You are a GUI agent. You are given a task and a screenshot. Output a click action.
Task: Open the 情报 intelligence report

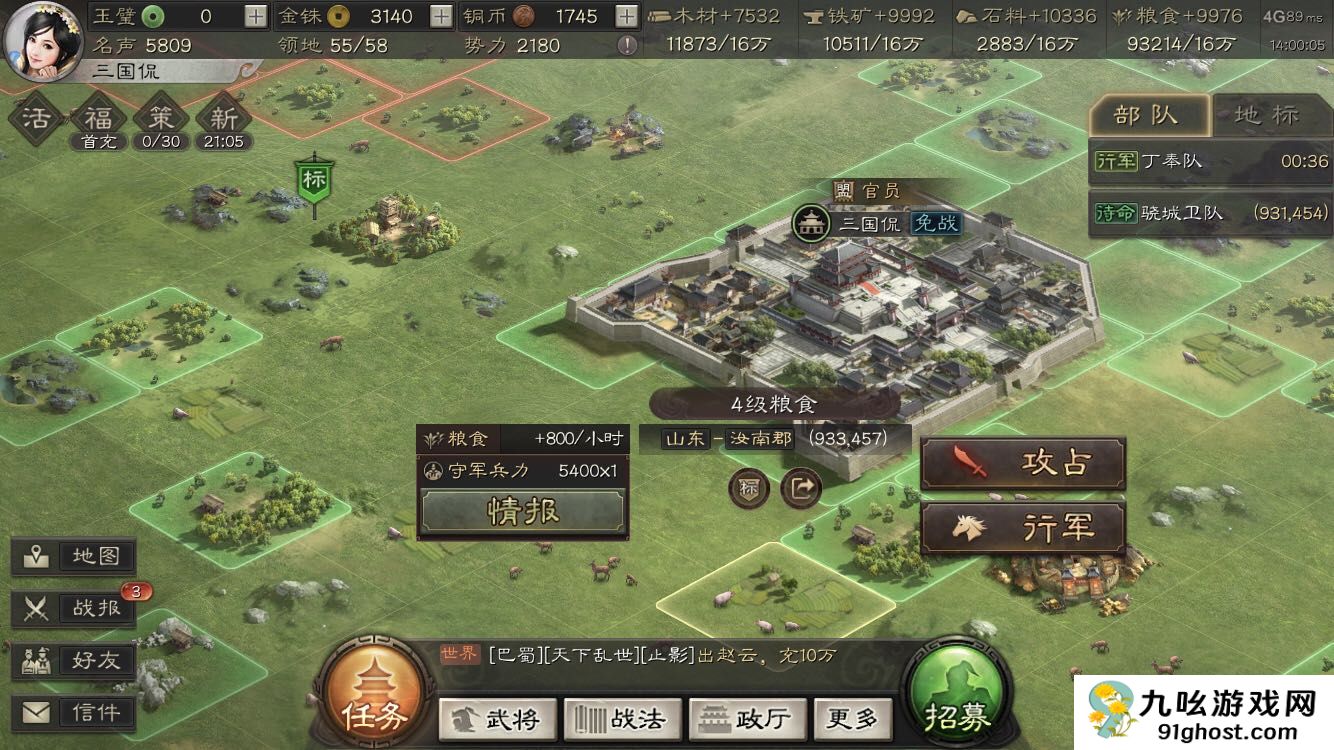click(523, 511)
